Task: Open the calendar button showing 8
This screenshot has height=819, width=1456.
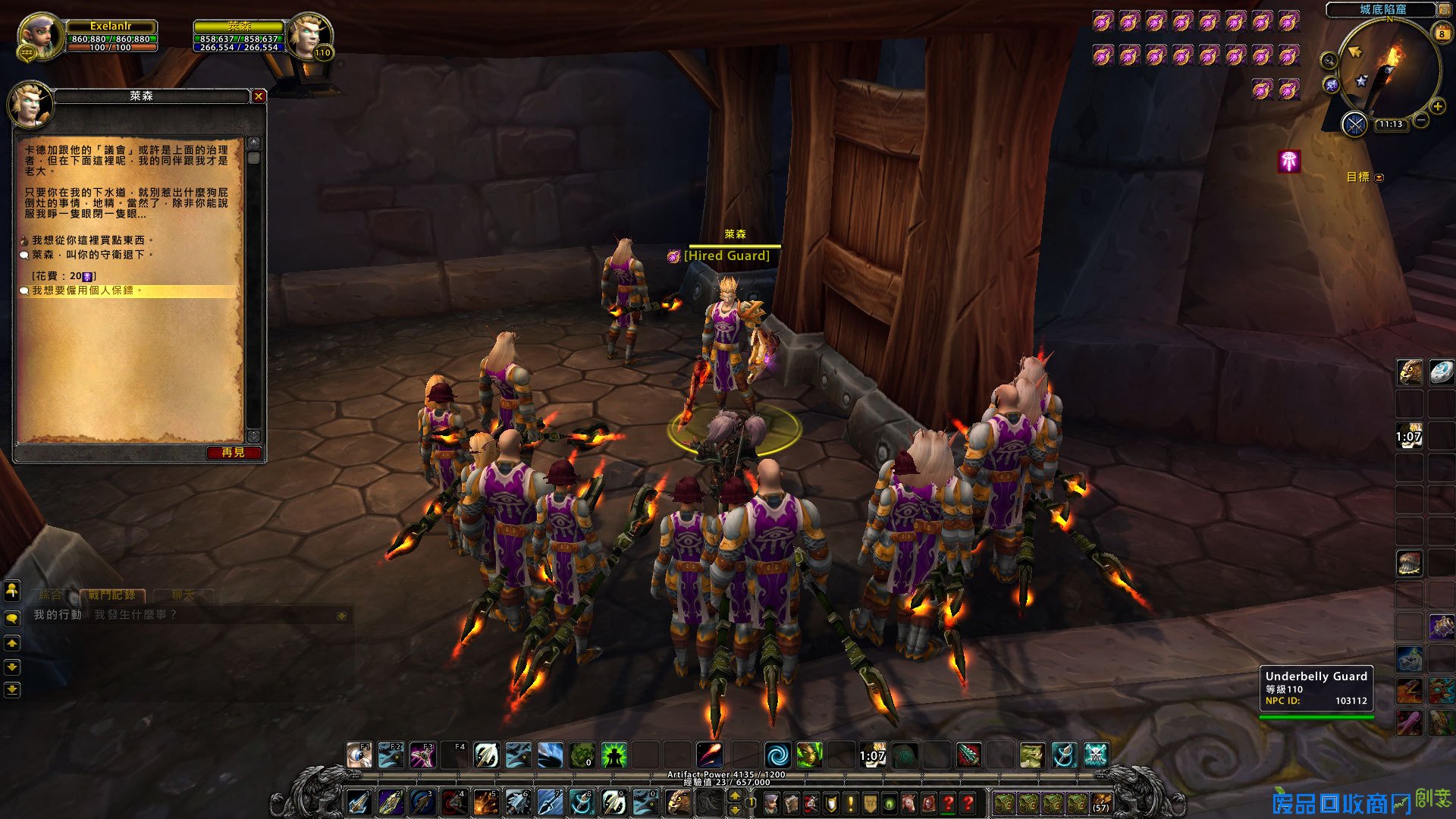Action: click(x=1442, y=33)
